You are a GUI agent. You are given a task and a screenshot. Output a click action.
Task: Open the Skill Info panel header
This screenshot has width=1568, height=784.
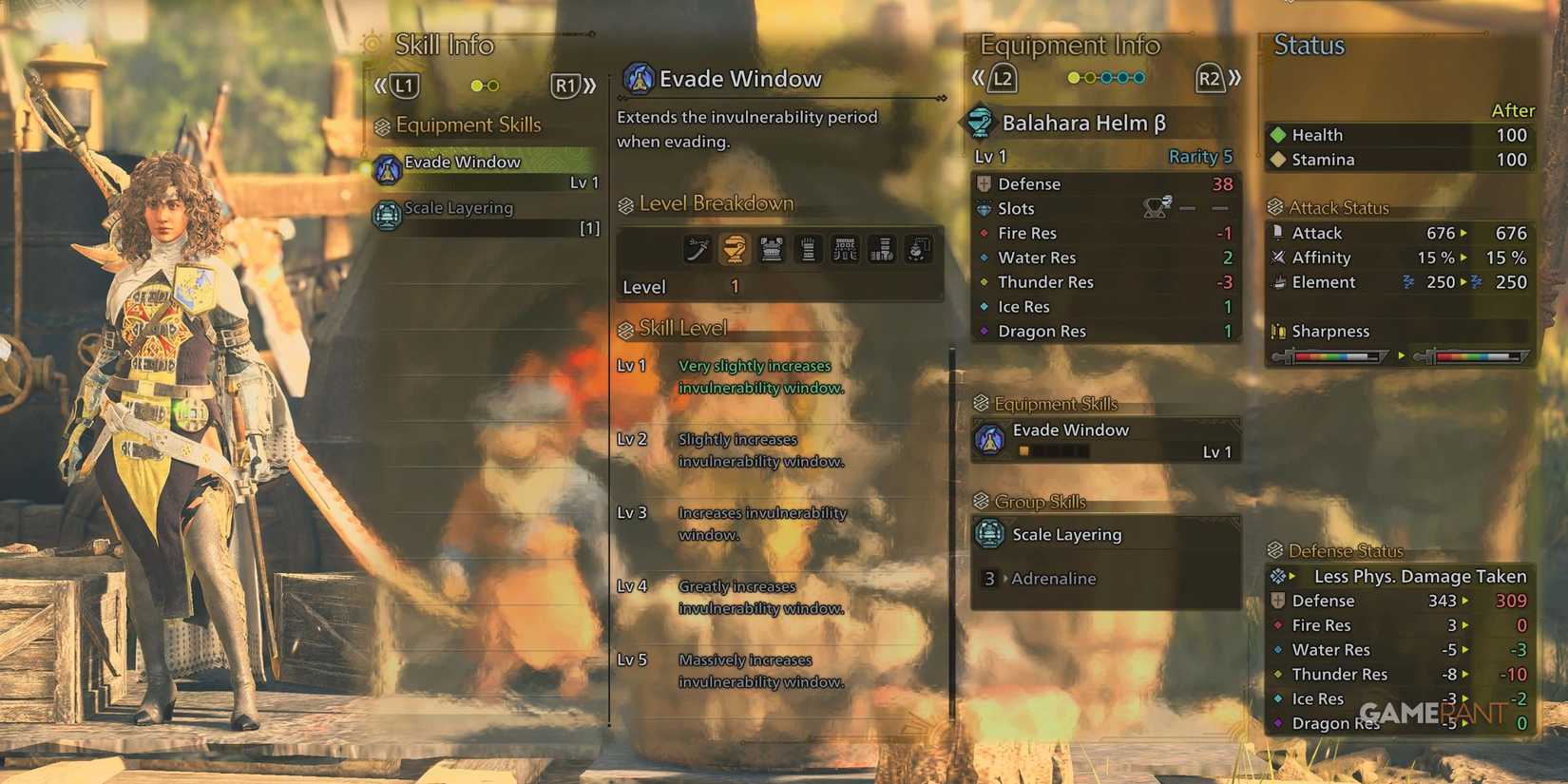click(443, 45)
